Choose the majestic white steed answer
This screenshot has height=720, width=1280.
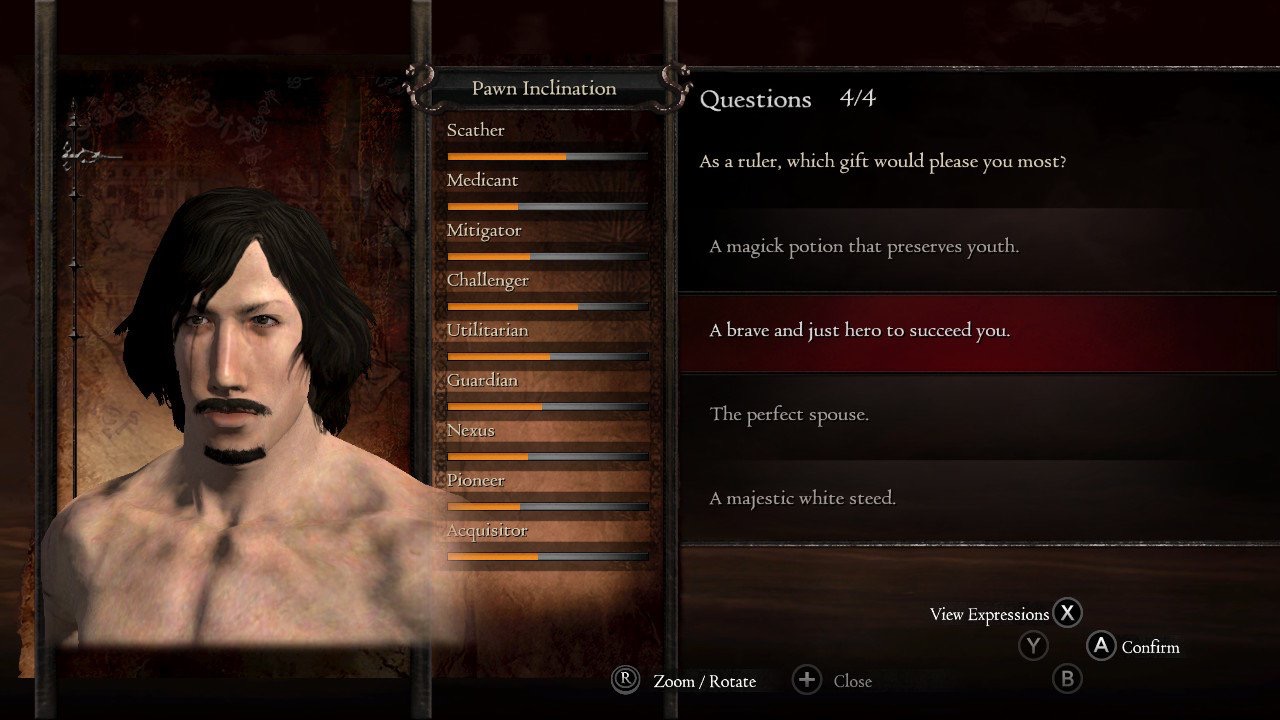tap(802, 499)
